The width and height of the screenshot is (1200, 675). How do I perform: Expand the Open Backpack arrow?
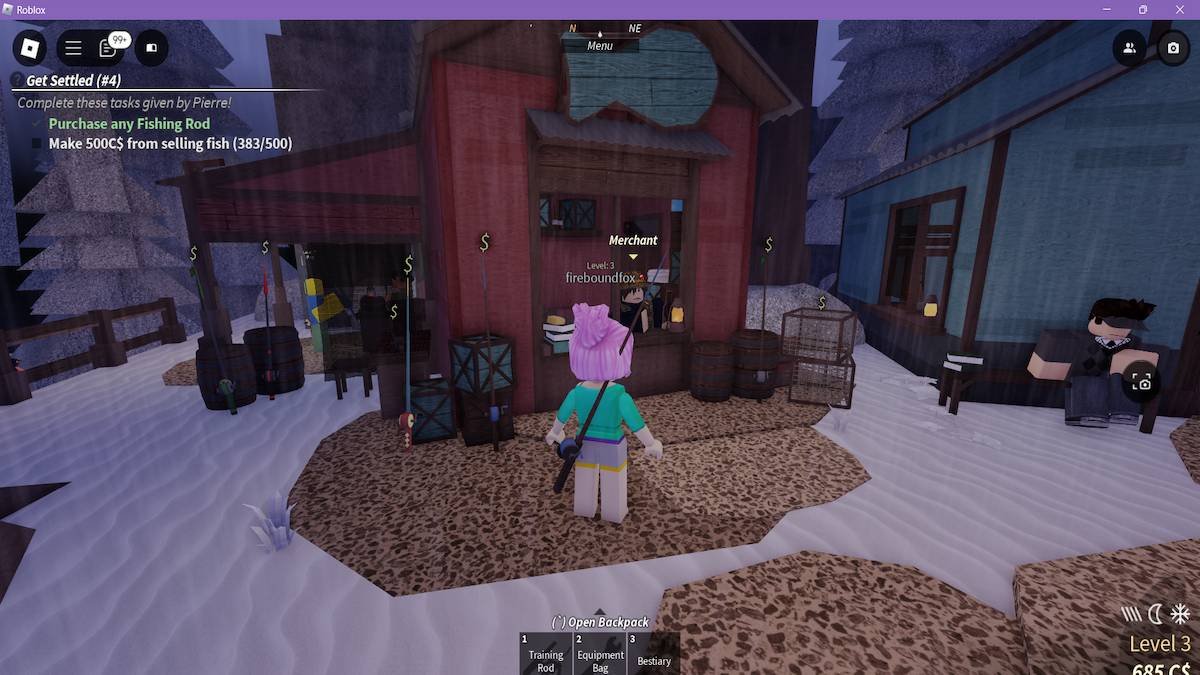(x=600, y=612)
